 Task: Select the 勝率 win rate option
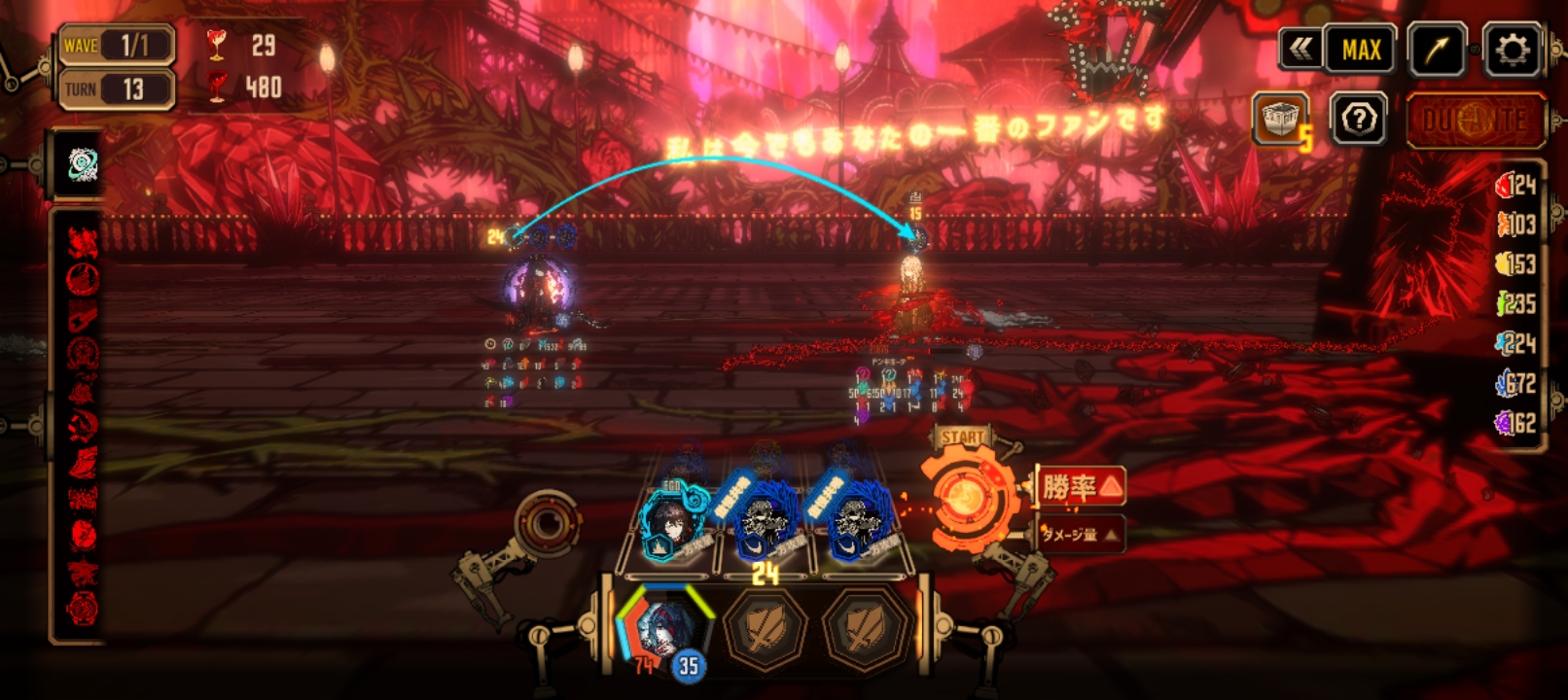pos(1081,485)
